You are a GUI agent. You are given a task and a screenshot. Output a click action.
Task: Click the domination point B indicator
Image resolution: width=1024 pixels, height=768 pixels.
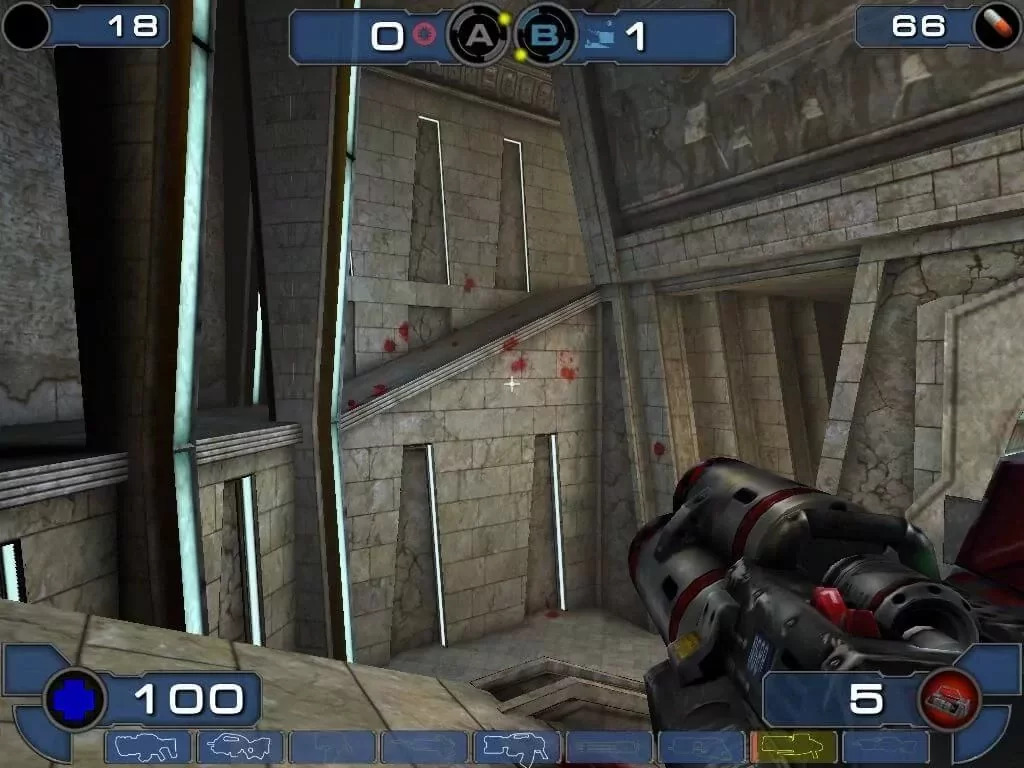545,37
